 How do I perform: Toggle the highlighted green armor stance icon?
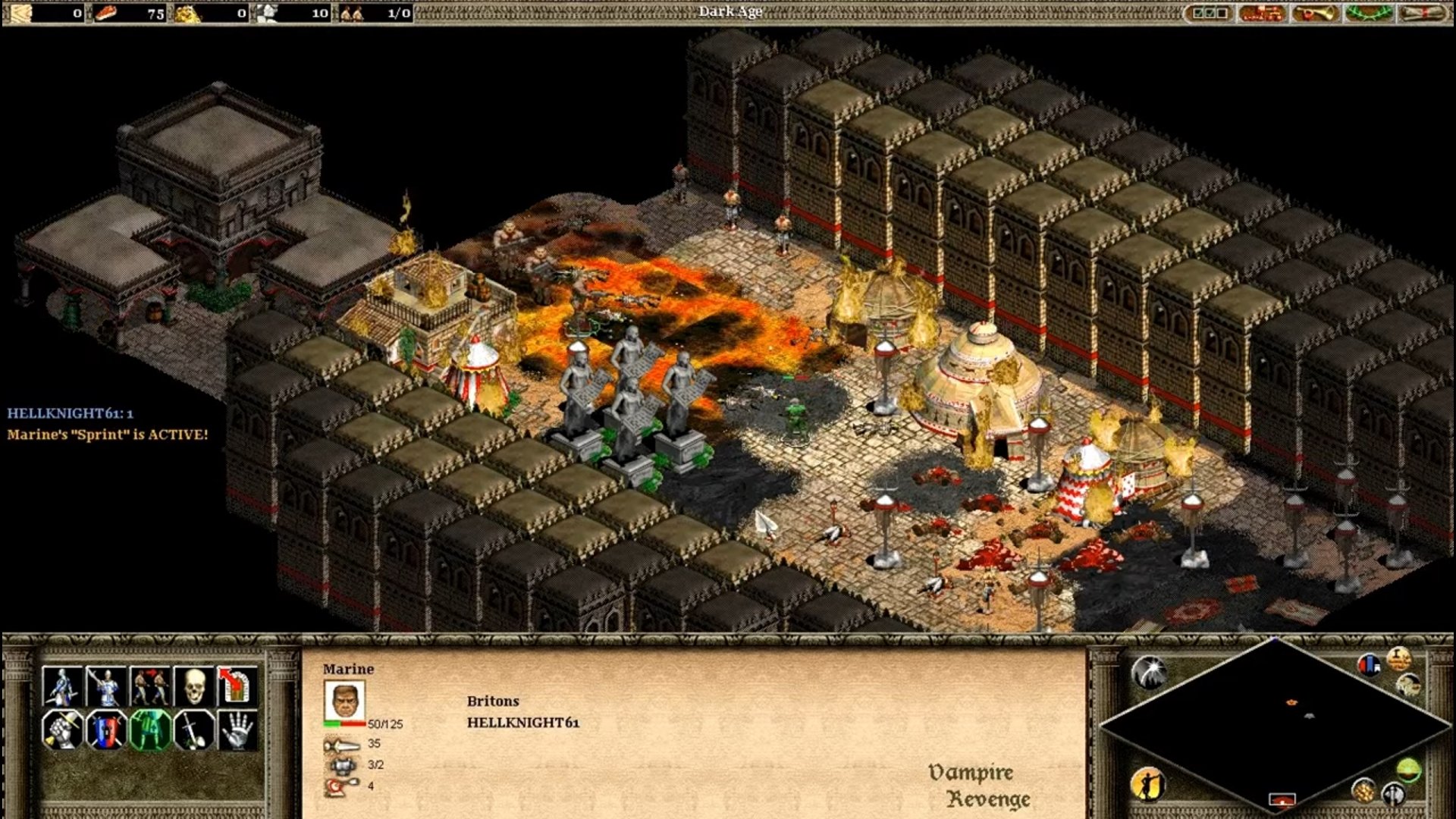pos(149,730)
